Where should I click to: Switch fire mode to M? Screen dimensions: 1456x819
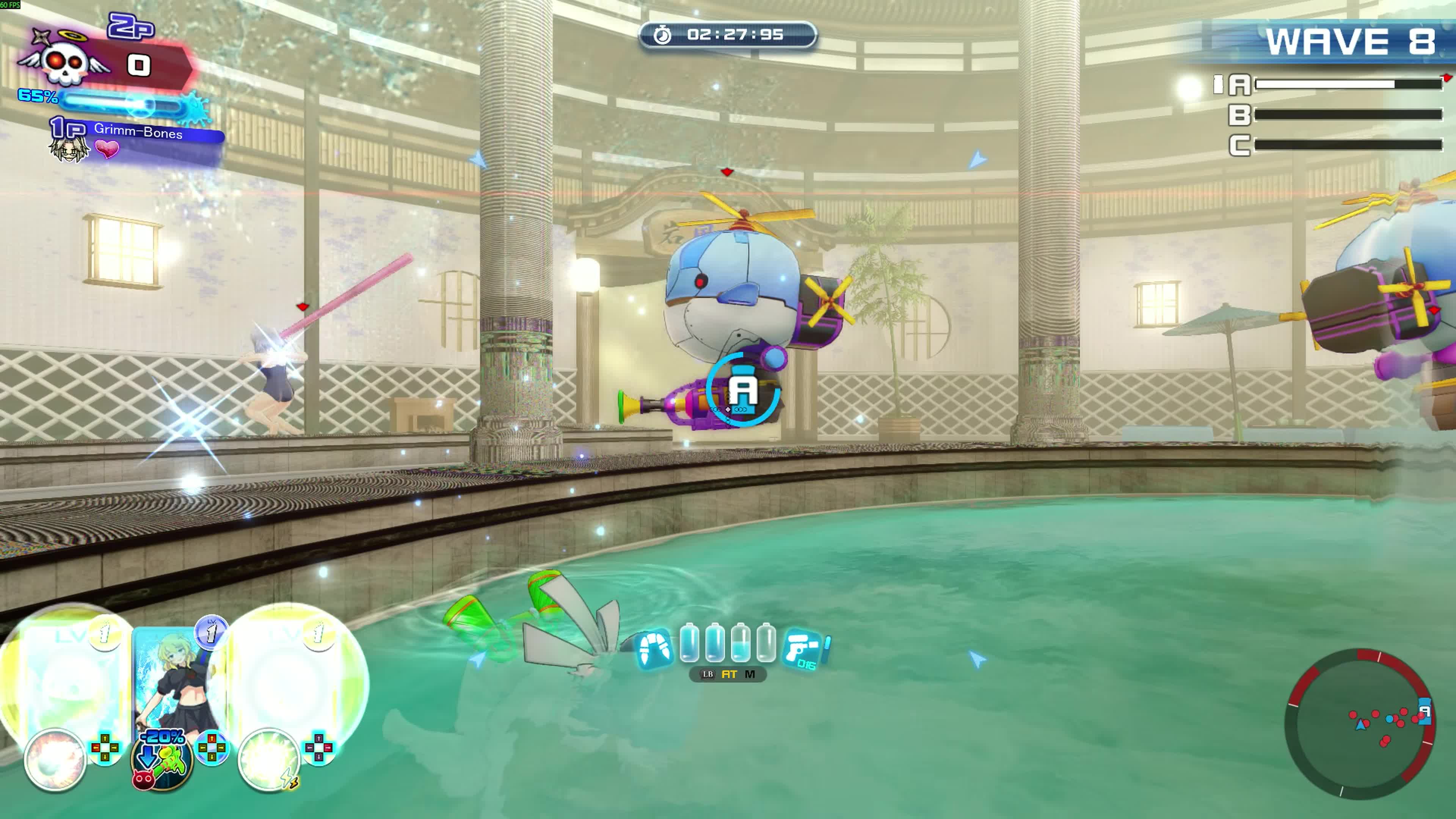[x=750, y=674]
